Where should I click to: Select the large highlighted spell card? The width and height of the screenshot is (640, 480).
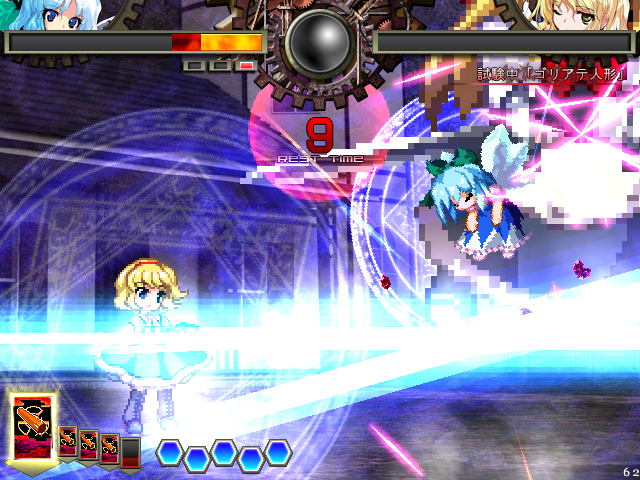(x=33, y=426)
